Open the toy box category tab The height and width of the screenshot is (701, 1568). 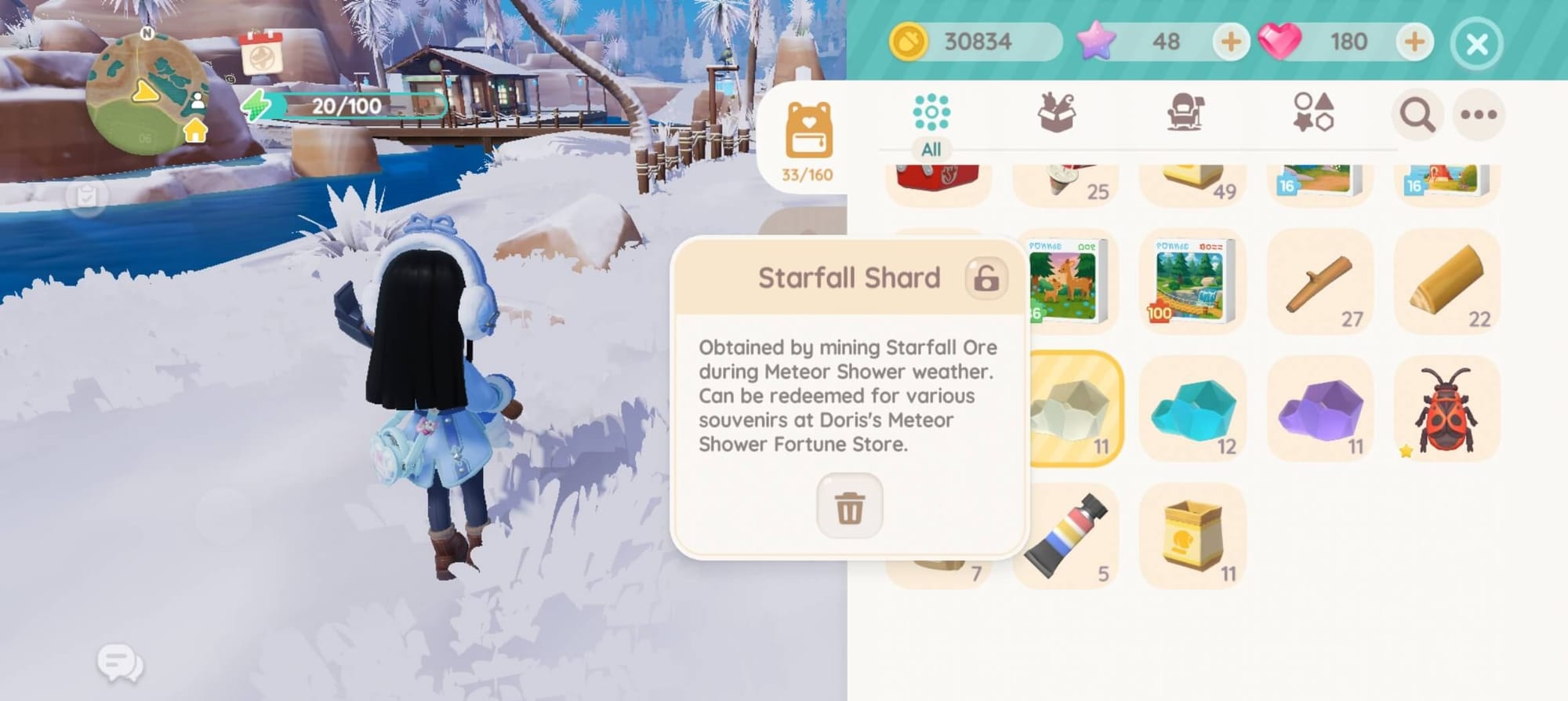[1057, 114]
